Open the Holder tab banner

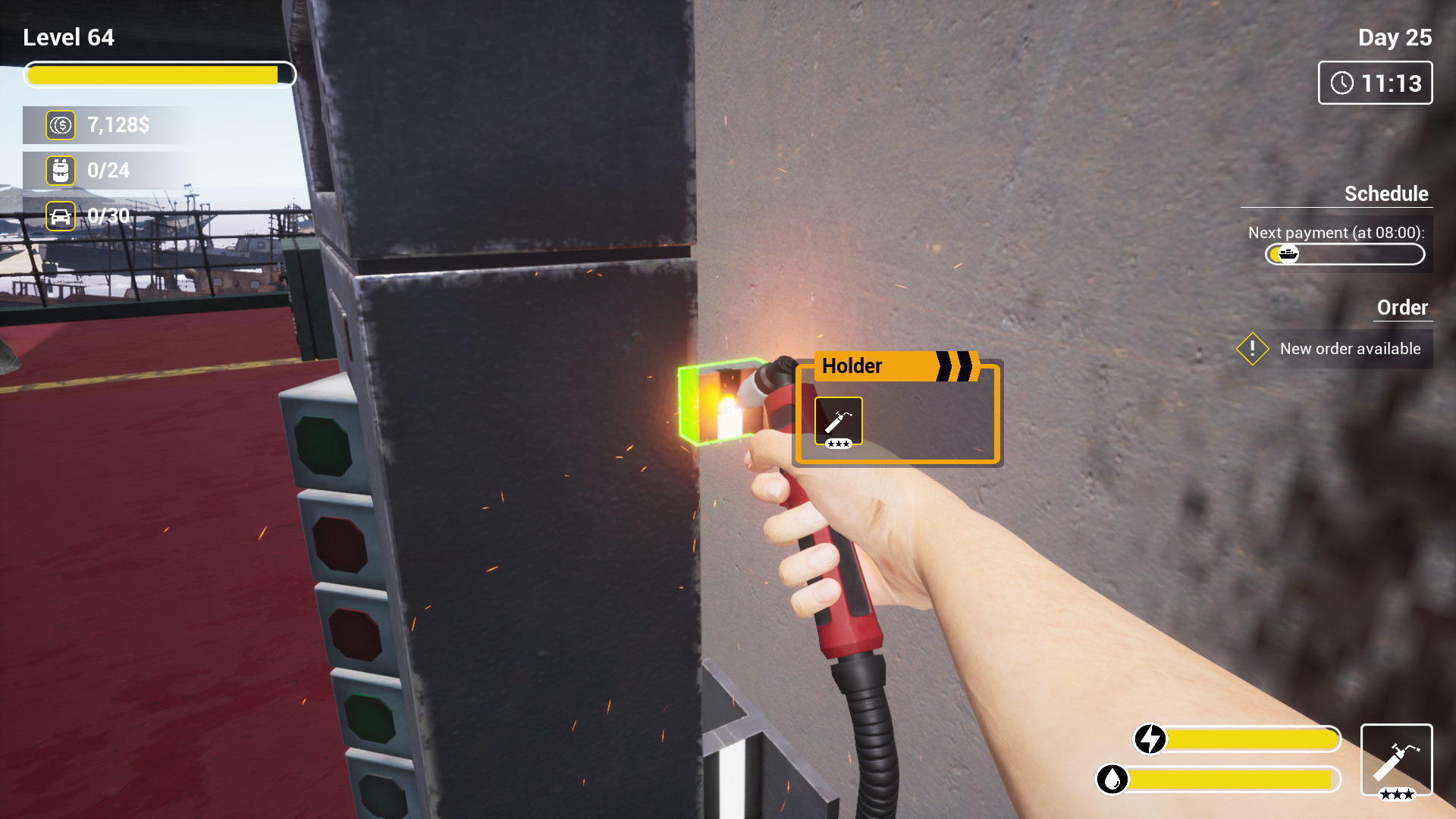coord(852,366)
